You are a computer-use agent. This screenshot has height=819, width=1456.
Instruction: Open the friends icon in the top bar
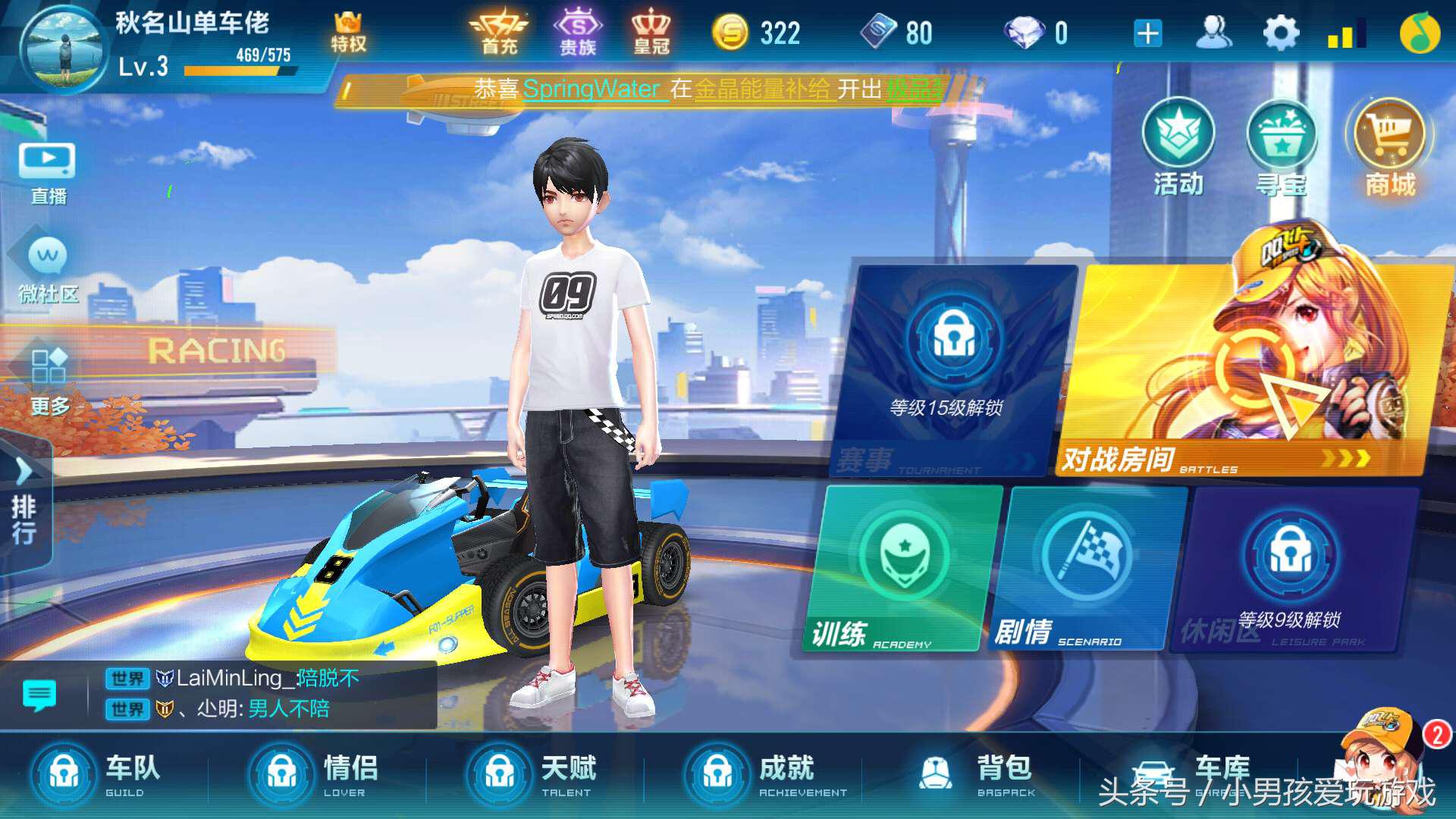[x=1214, y=32]
